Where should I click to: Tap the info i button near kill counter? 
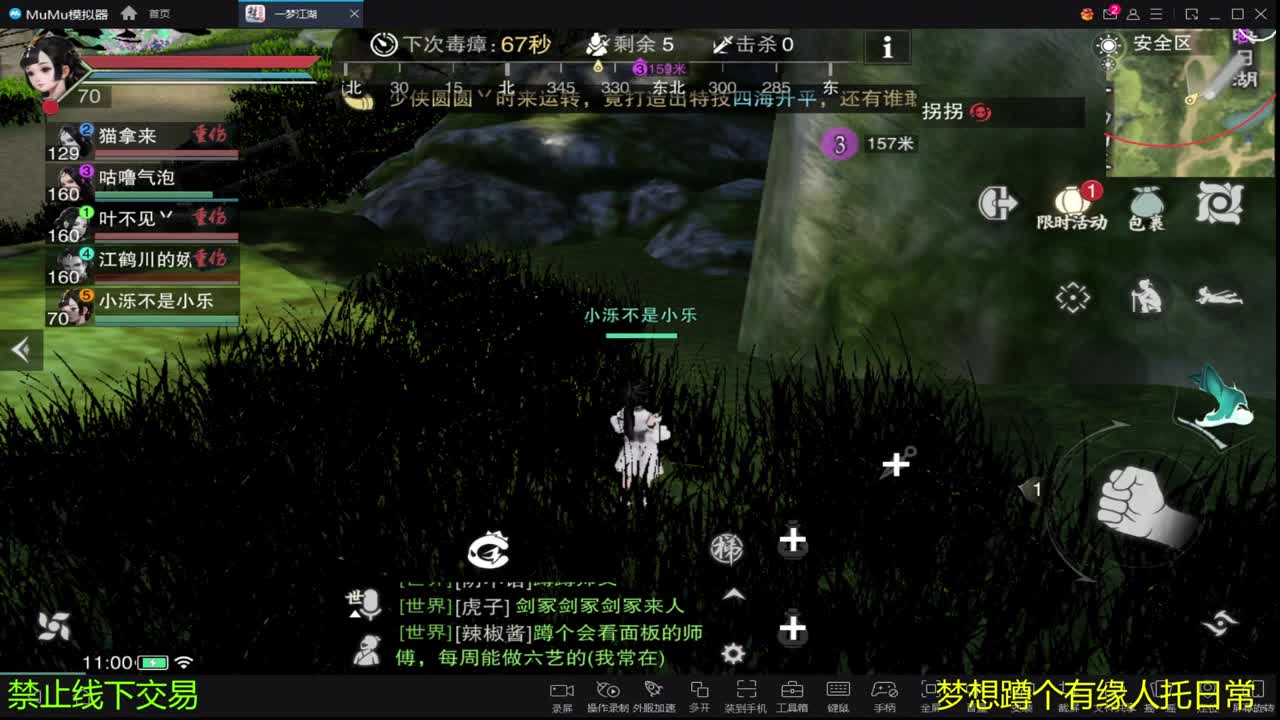(x=886, y=47)
